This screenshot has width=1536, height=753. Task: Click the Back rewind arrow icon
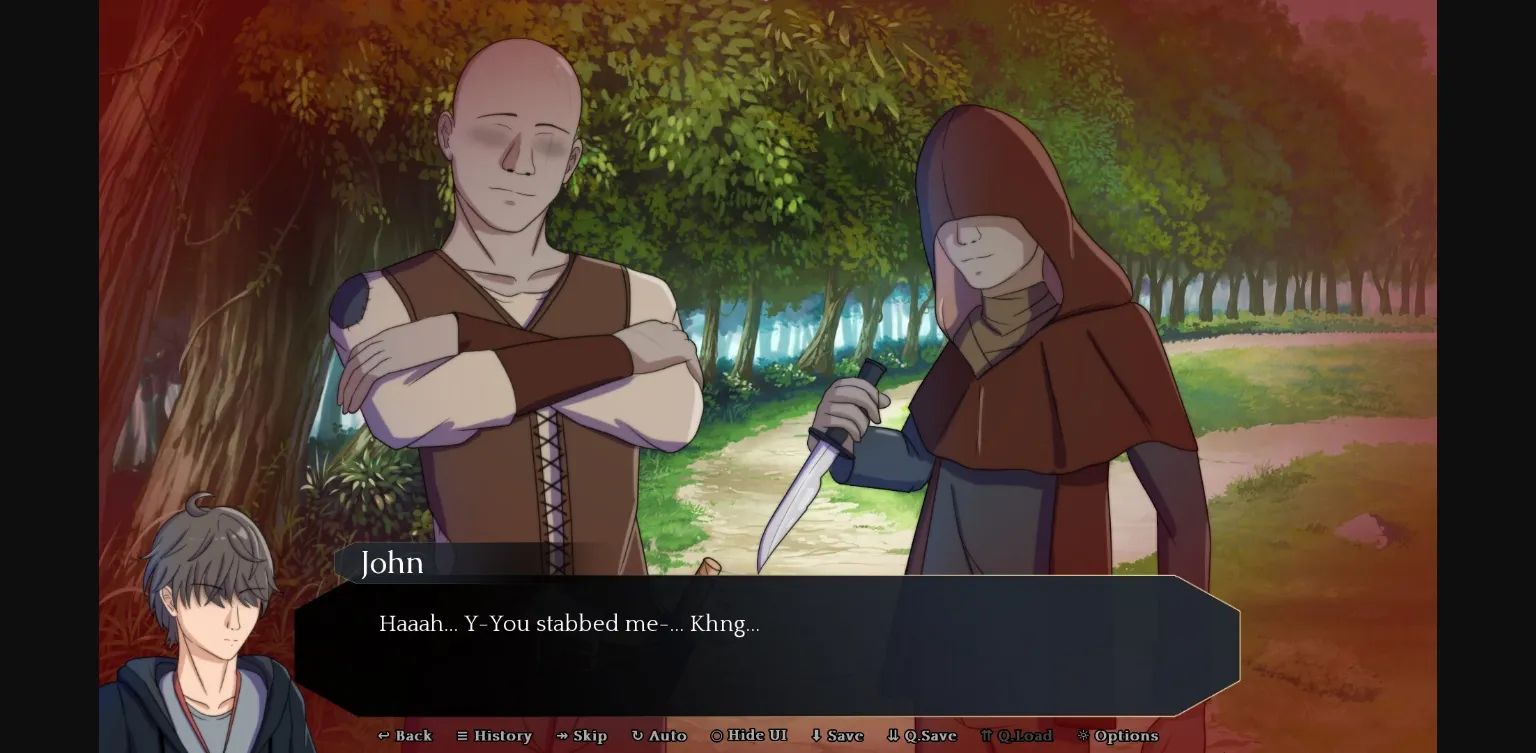coord(383,736)
